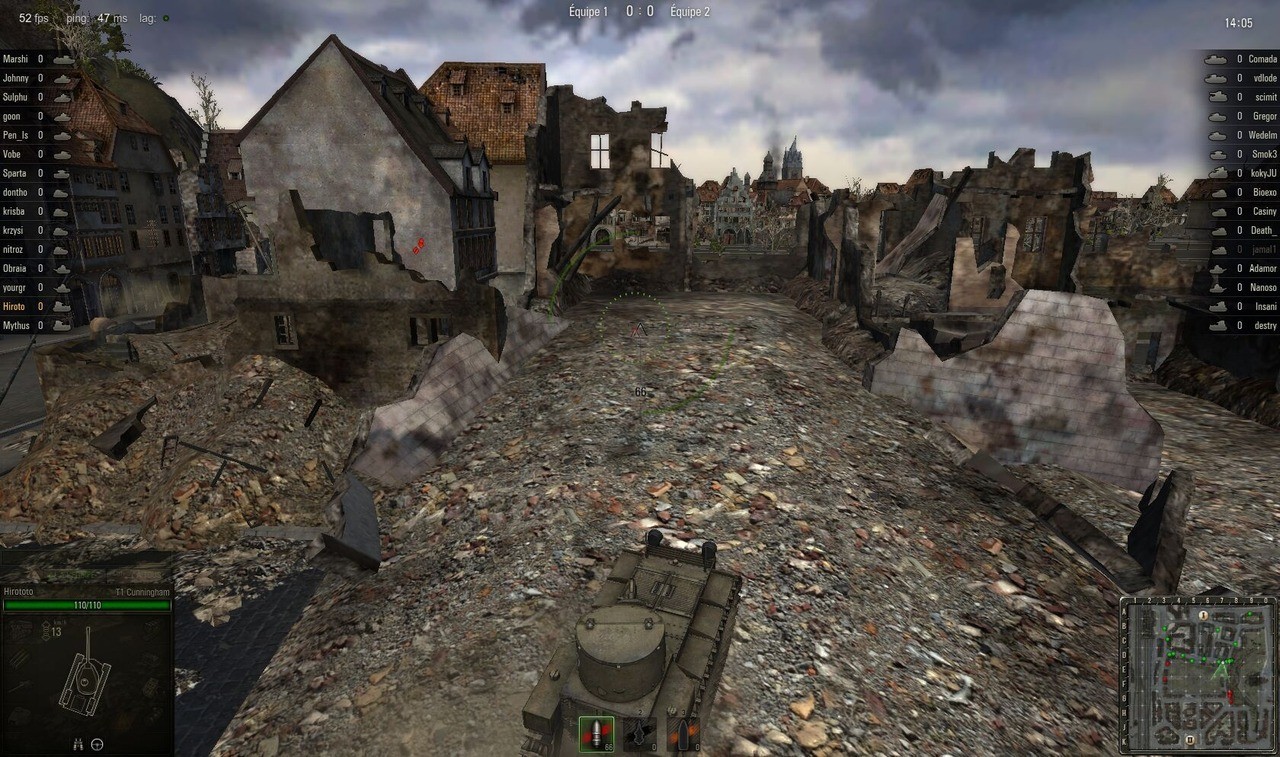Select player Marshi in the team list
The image size is (1280, 757).
pos(16,59)
